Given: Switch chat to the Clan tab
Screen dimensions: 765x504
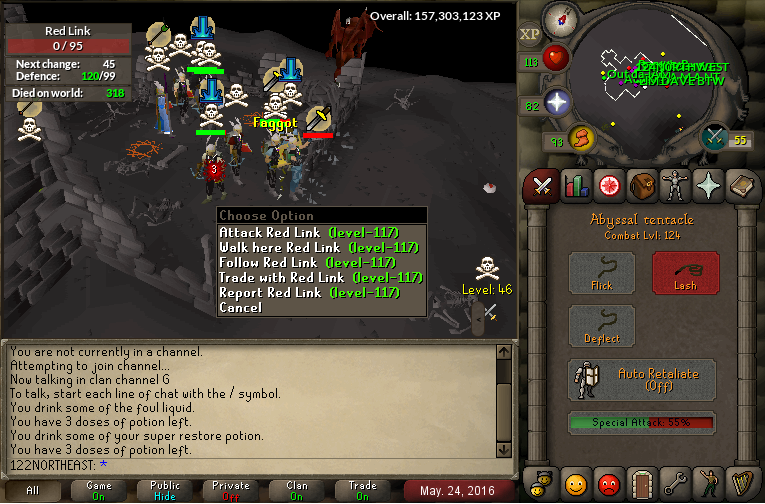Looking at the screenshot, I should [x=297, y=490].
